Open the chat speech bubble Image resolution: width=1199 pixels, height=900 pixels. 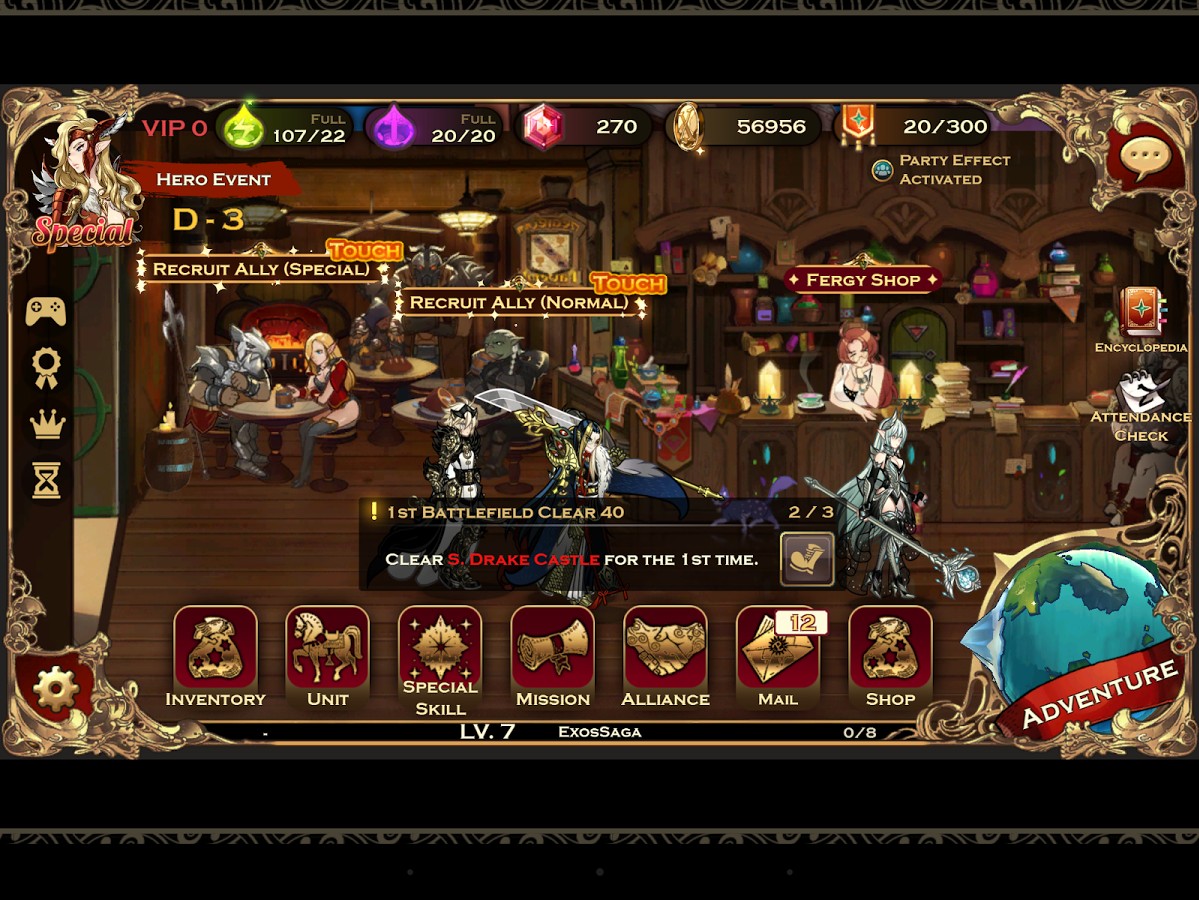point(1145,158)
